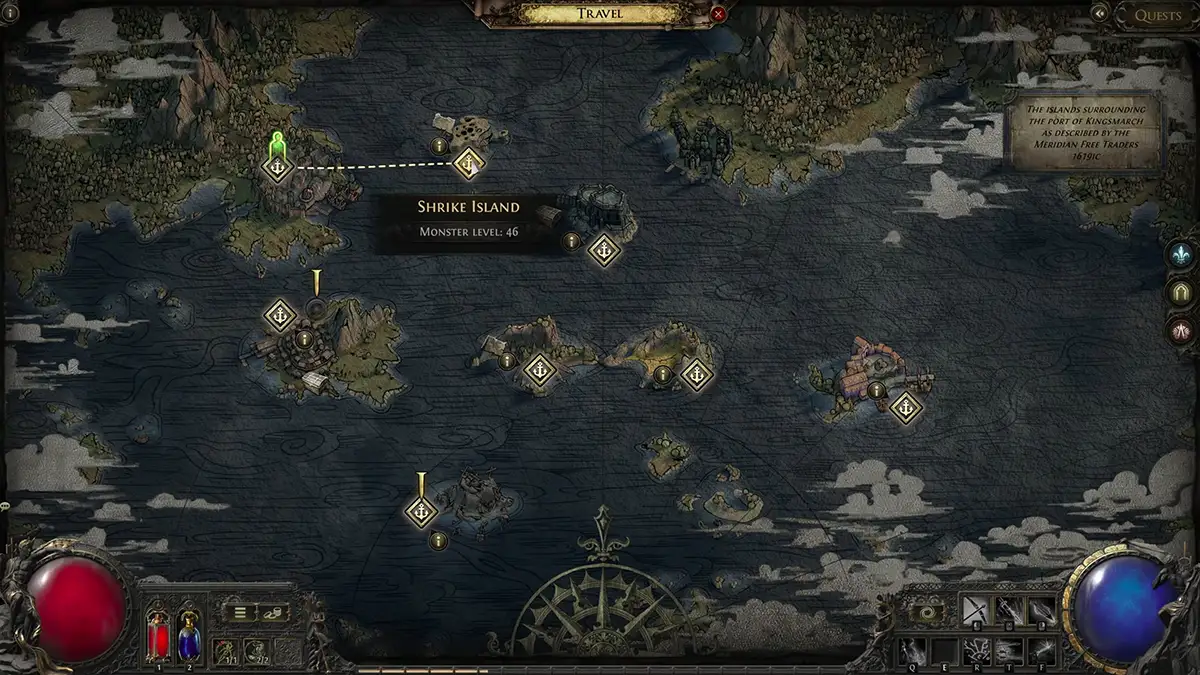This screenshot has height=675, width=1200.
Task: Activate the bow attack skill
Action: tap(974, 610)
